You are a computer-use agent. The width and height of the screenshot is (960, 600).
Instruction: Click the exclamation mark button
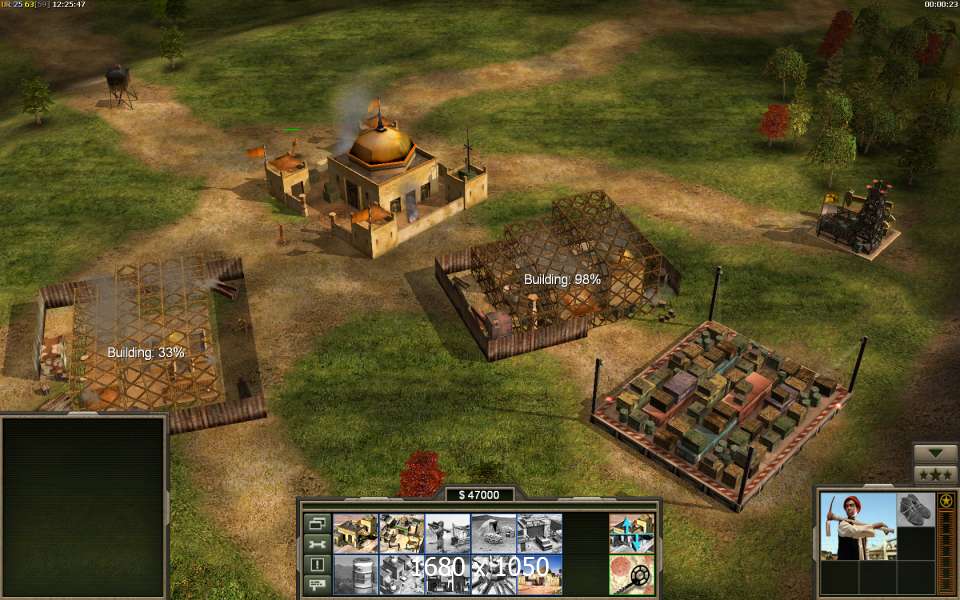tap(317, 564)
